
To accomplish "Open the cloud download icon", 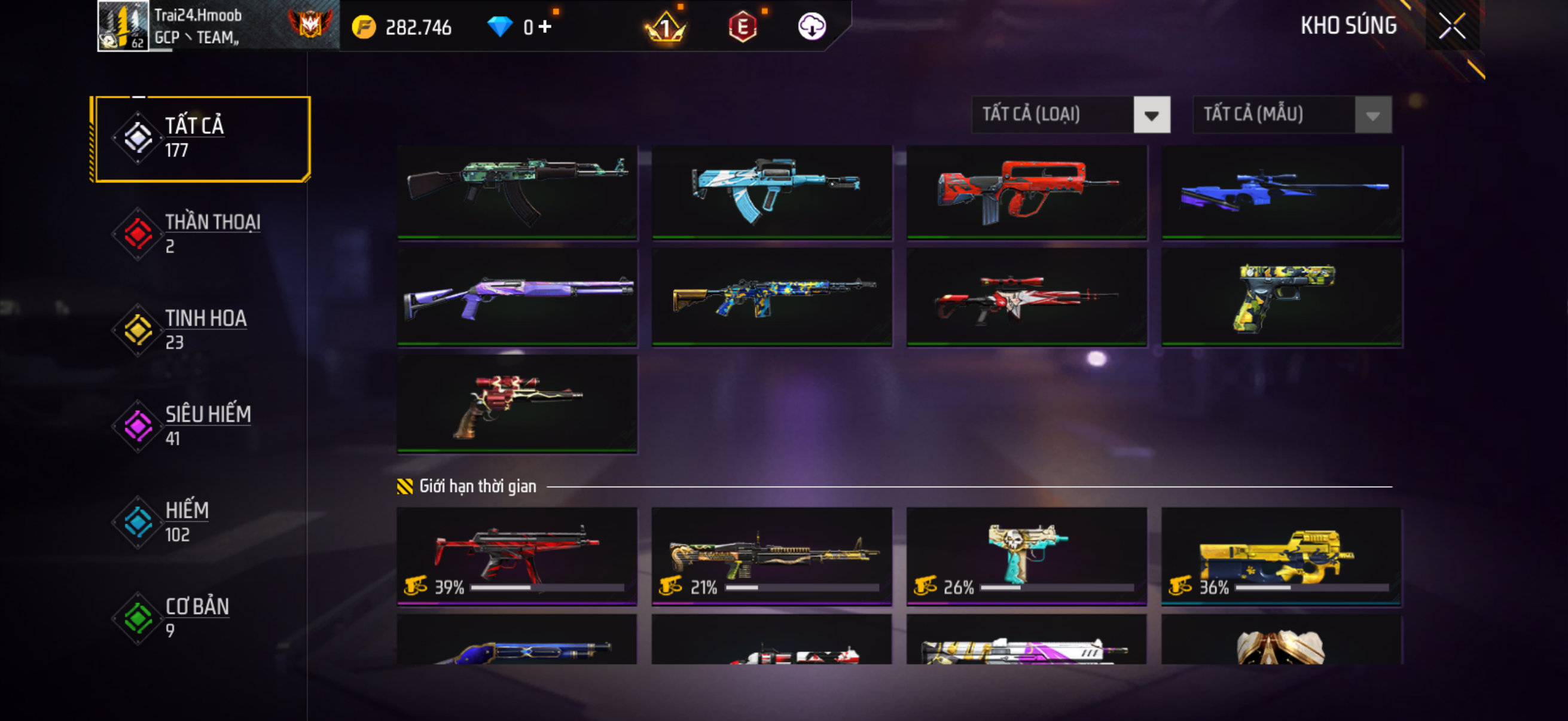I will click(812, 27).
